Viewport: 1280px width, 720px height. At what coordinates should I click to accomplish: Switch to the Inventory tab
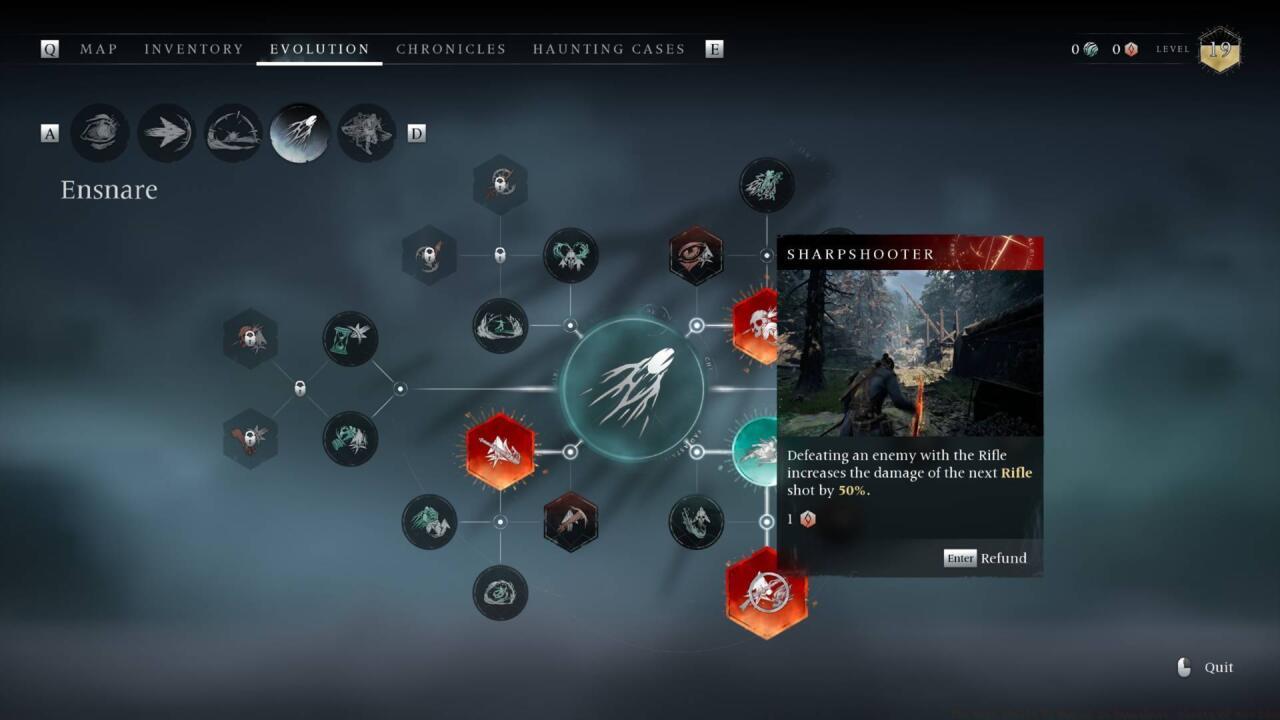pos(193,49)
